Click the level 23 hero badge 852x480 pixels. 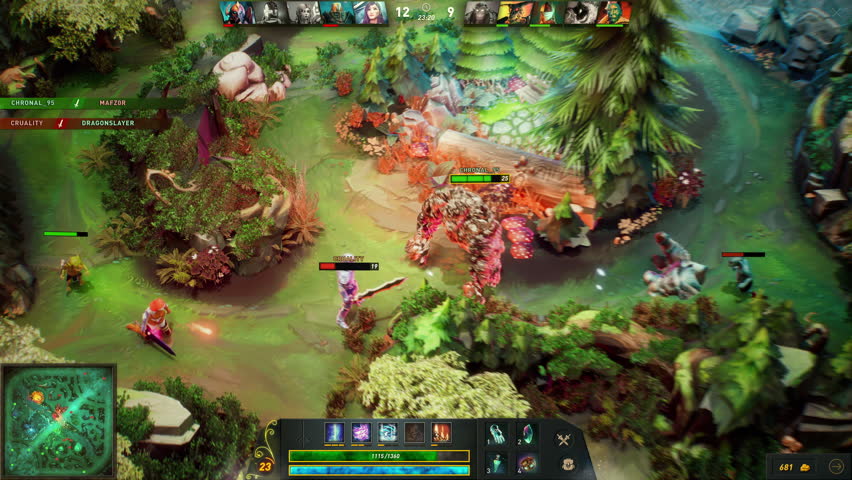pyautogui.click(x=265, y=465)
